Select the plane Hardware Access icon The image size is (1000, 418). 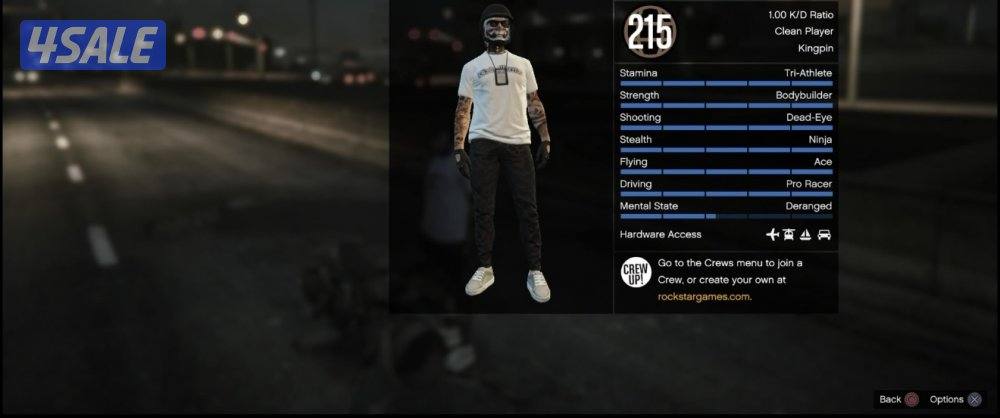[x=772, y=235]
